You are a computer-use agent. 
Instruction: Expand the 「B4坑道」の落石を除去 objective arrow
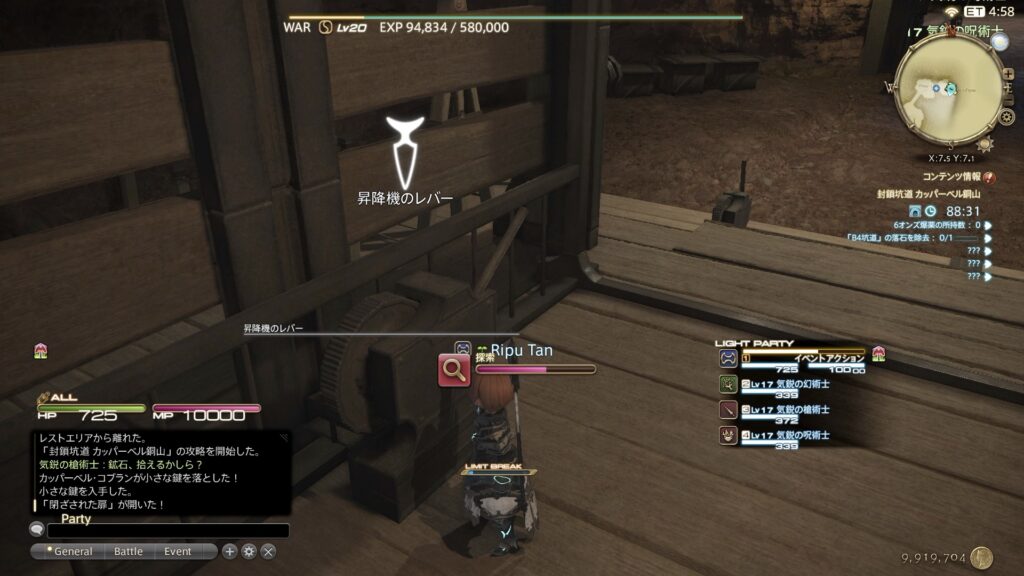pyautogui.click(x=988, y=238)
